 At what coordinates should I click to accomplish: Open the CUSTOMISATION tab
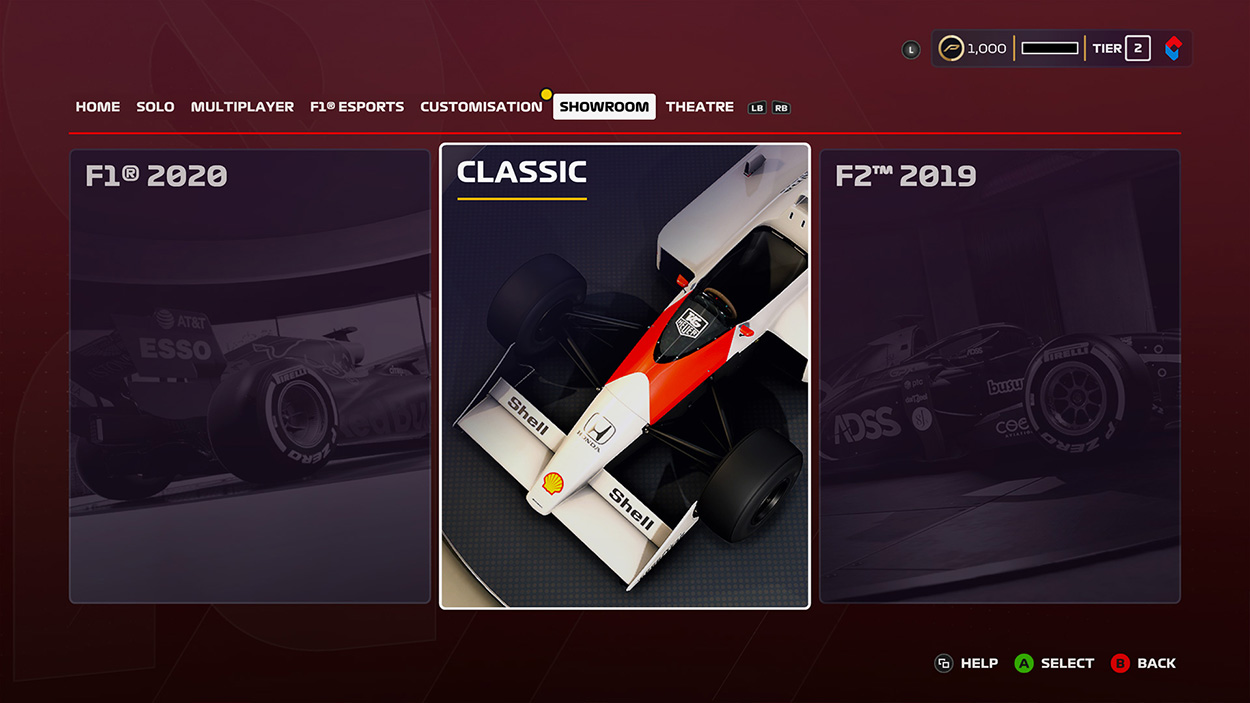pyautogui.click(x=481, y=107)
